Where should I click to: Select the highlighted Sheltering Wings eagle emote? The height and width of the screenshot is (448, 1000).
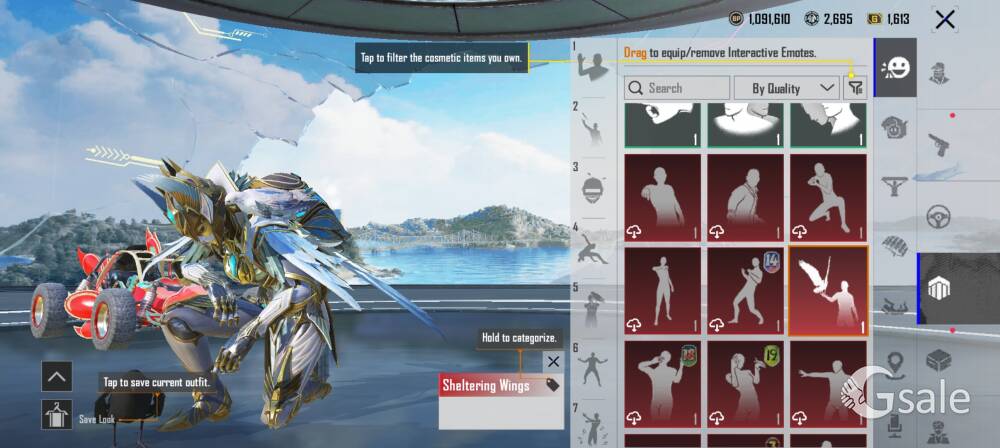[x=828, y=291]
